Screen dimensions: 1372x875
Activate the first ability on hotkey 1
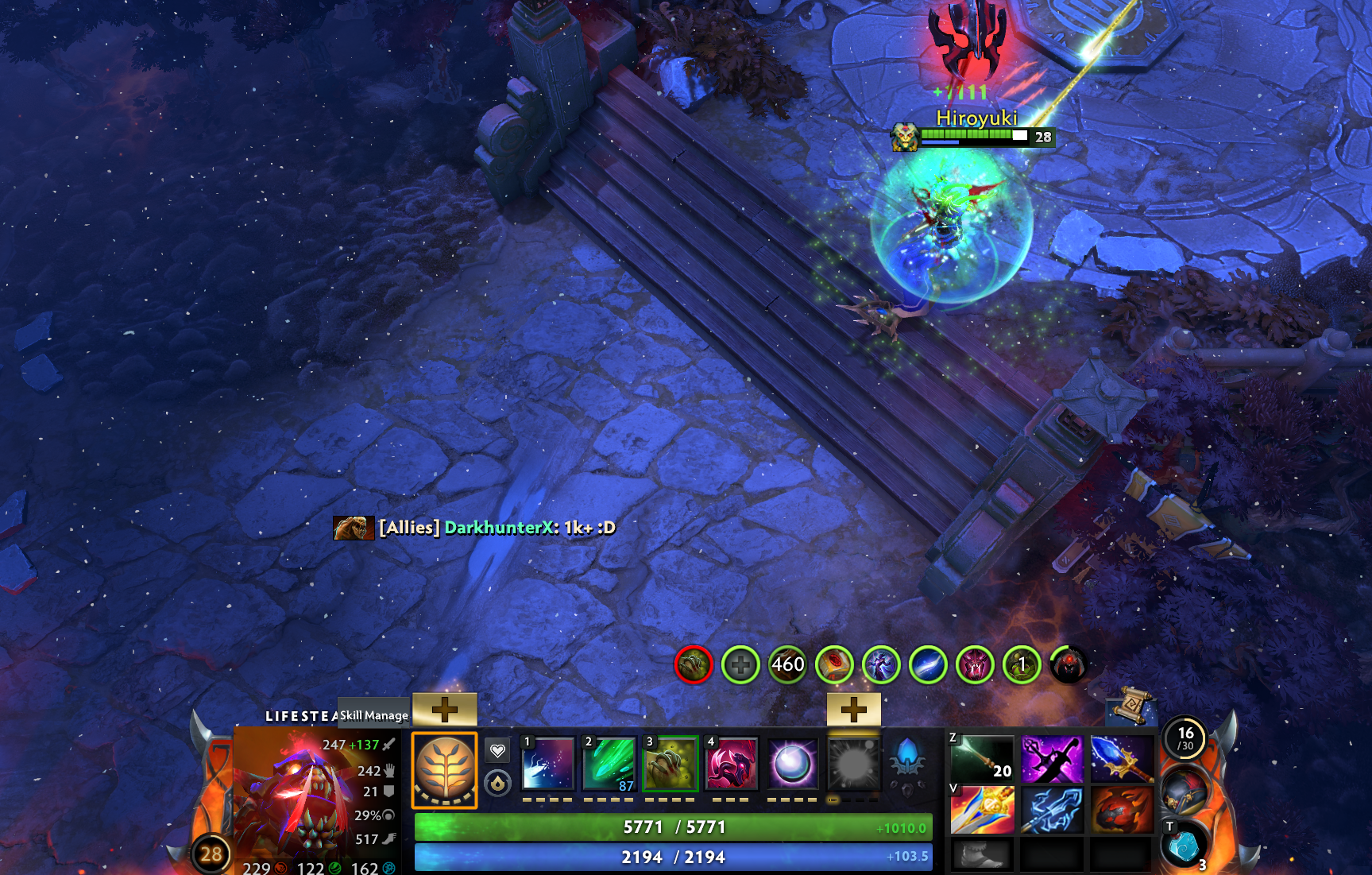tap(547, 764)
